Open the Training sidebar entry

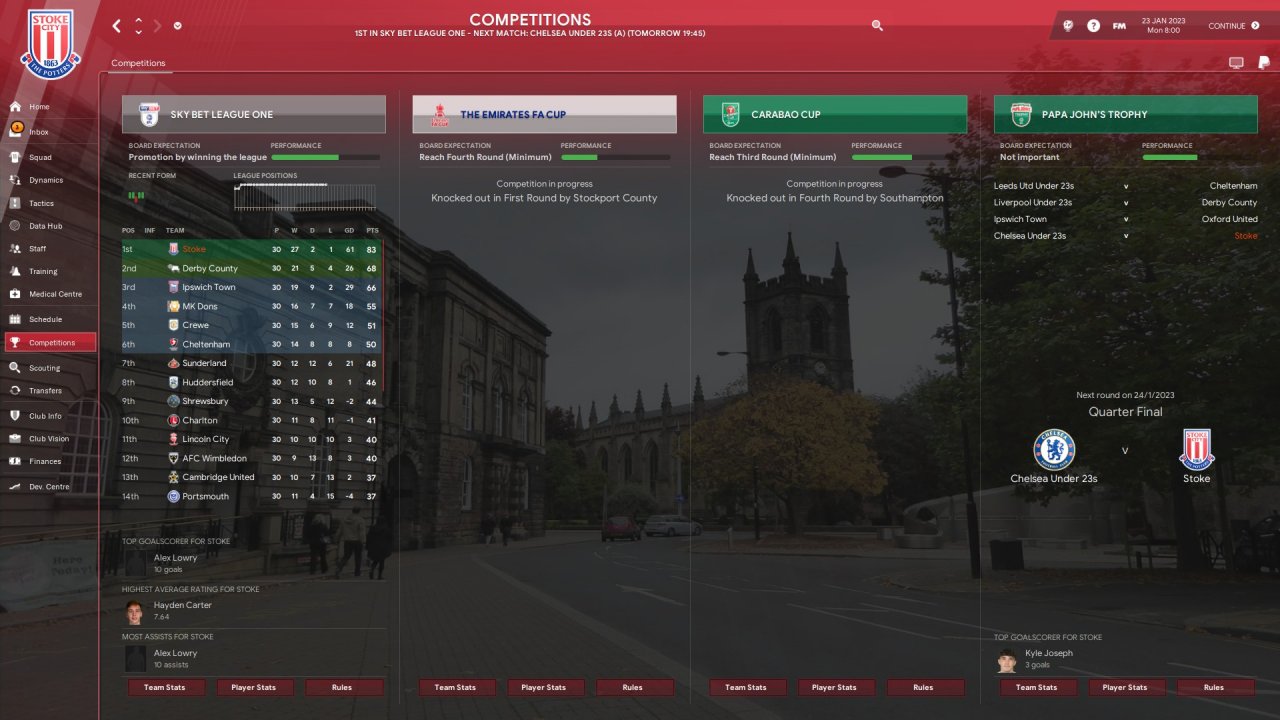pos(43,271)
